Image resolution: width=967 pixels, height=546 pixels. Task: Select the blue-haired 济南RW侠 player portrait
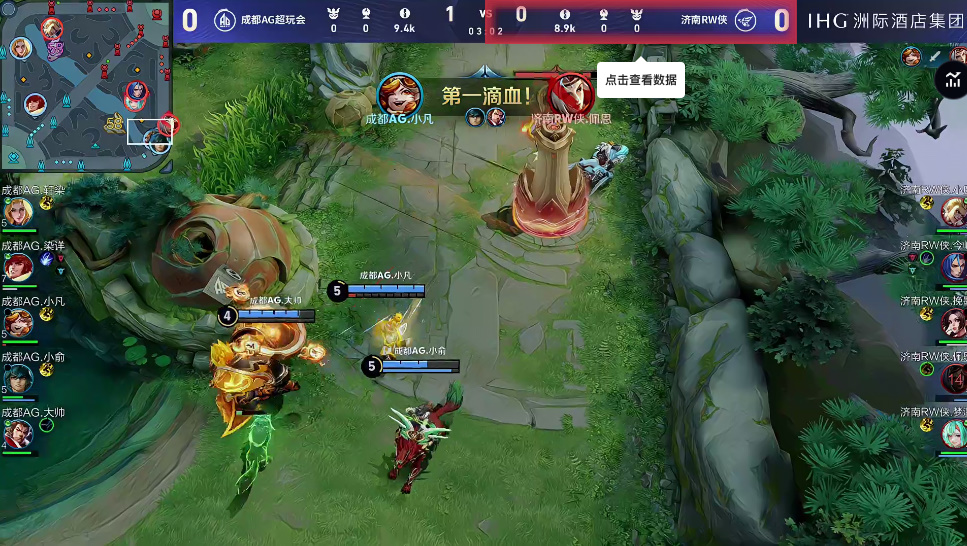coord(953,266)
